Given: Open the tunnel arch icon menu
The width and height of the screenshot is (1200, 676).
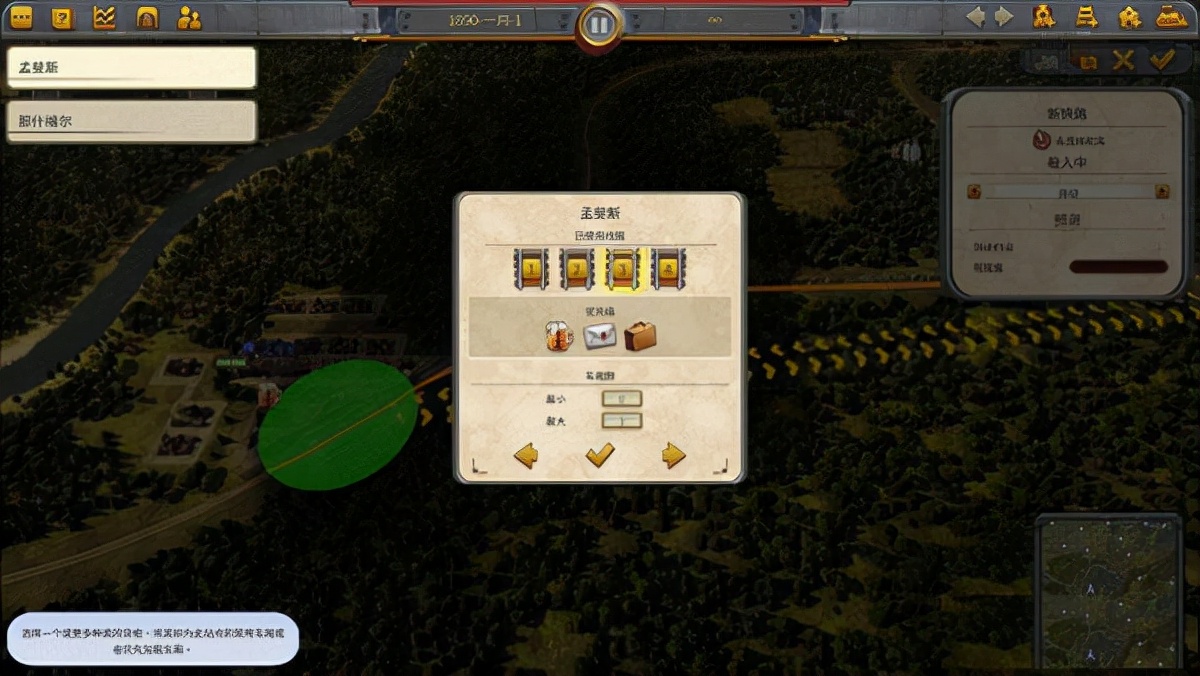Looking at the screenshot, I should [147, 17].
